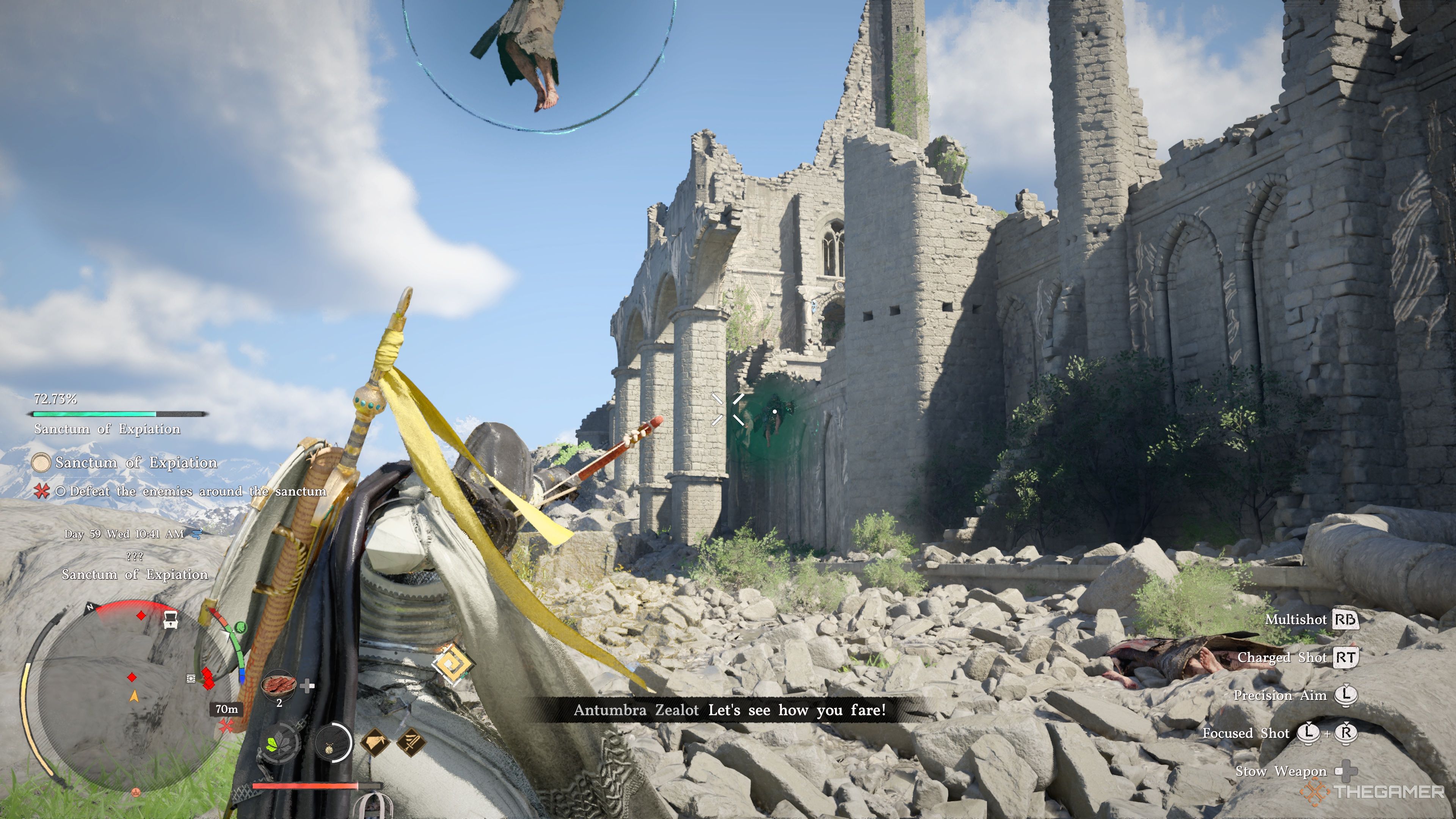
Task: Select the white grid marker on minimap
Action: (191, 678)
